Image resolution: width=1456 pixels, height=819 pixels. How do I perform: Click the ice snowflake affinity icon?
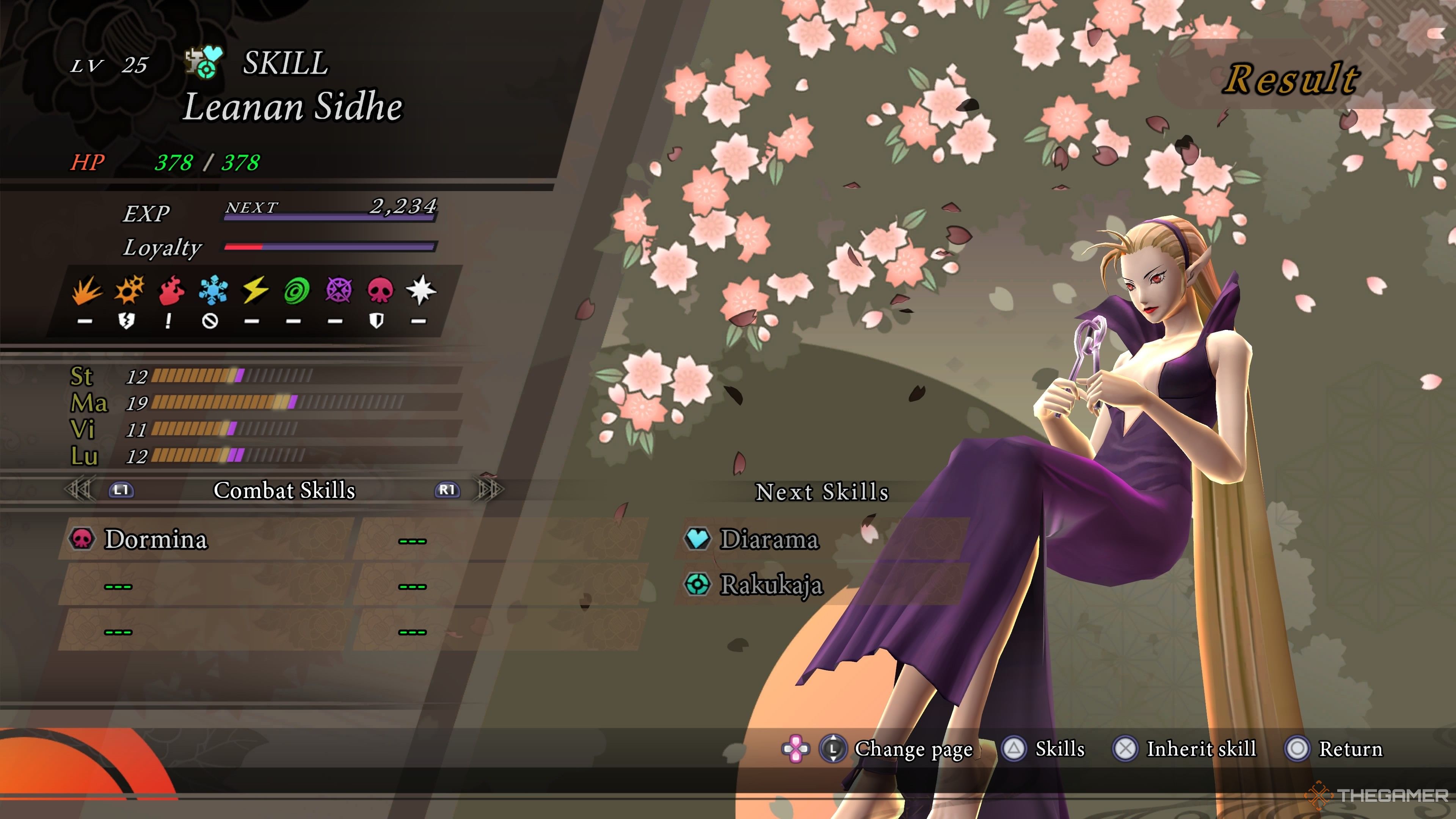(212, 290)
